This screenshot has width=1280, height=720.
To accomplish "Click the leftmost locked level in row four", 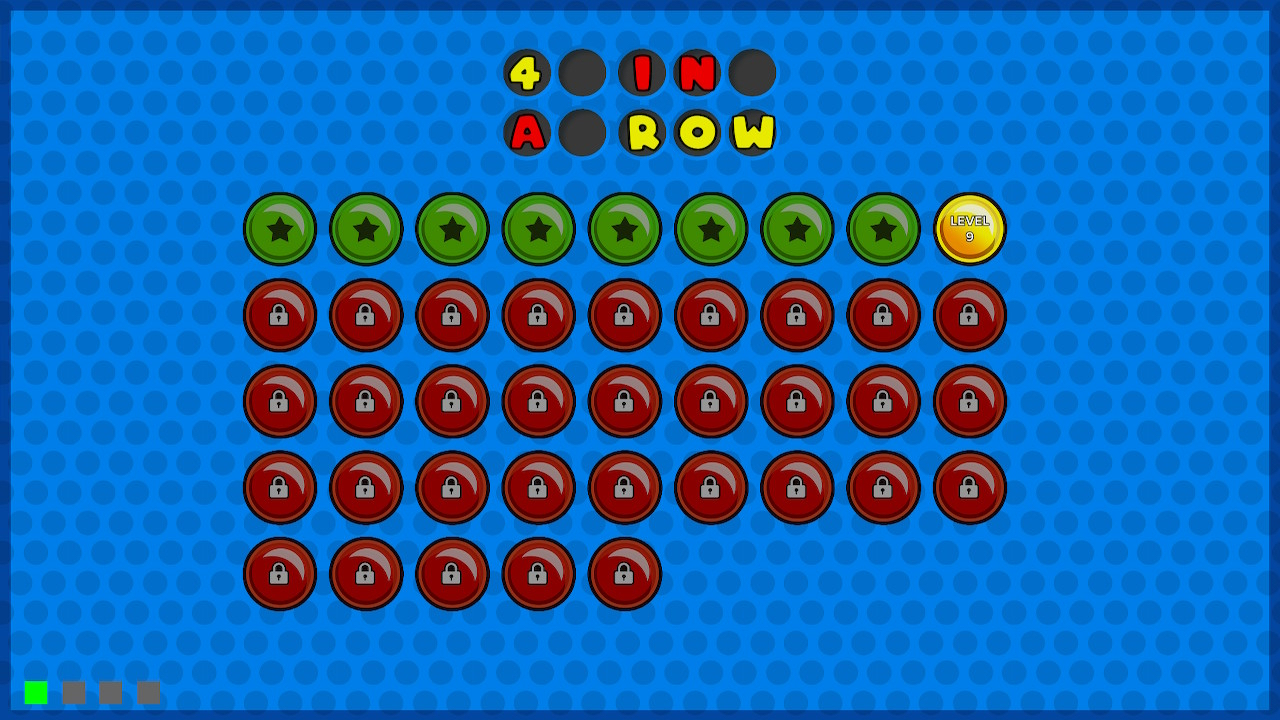I will [280, 488].
